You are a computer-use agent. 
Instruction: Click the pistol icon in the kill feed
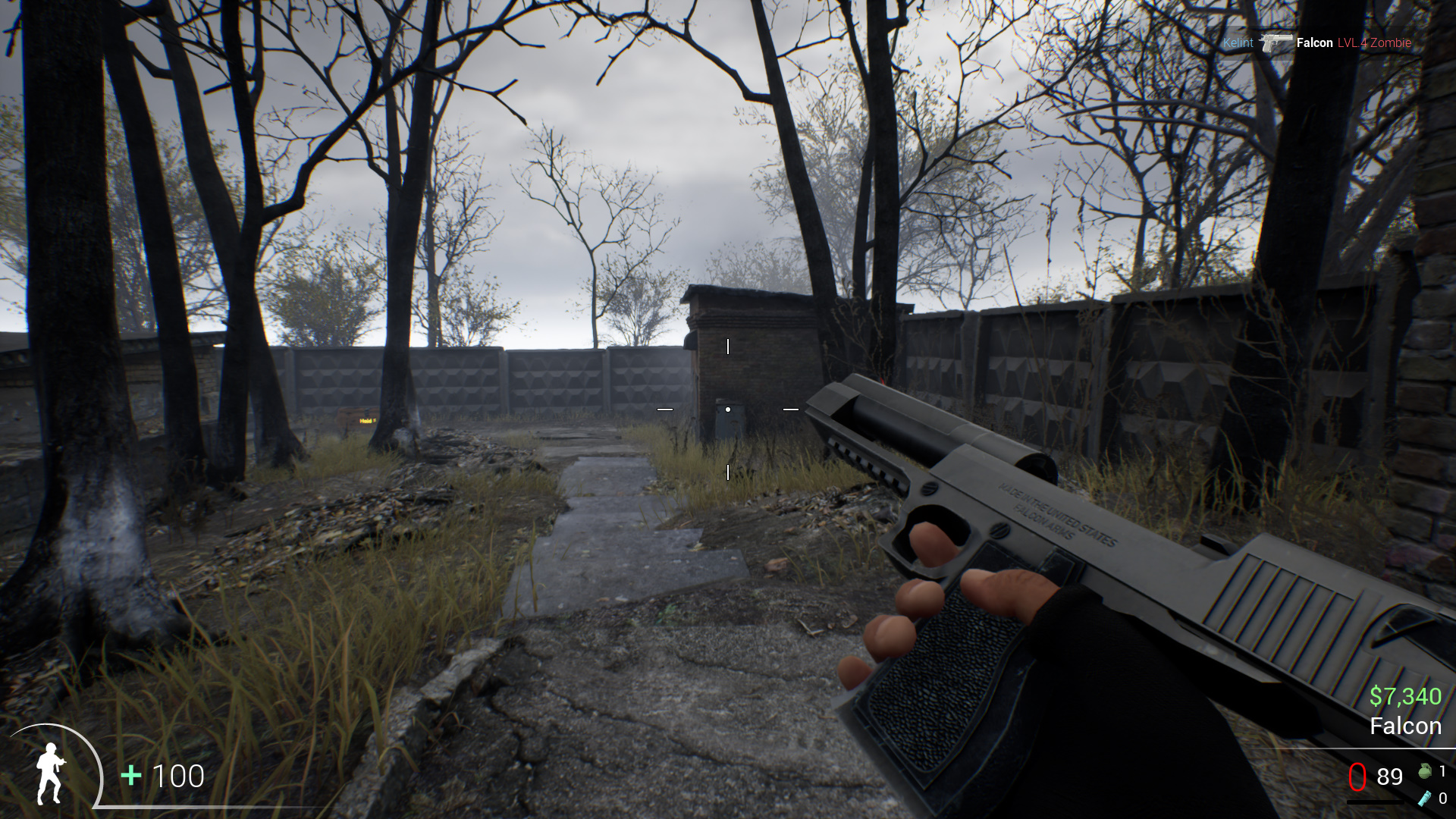pyautogui.click(x=1276, y=43)
